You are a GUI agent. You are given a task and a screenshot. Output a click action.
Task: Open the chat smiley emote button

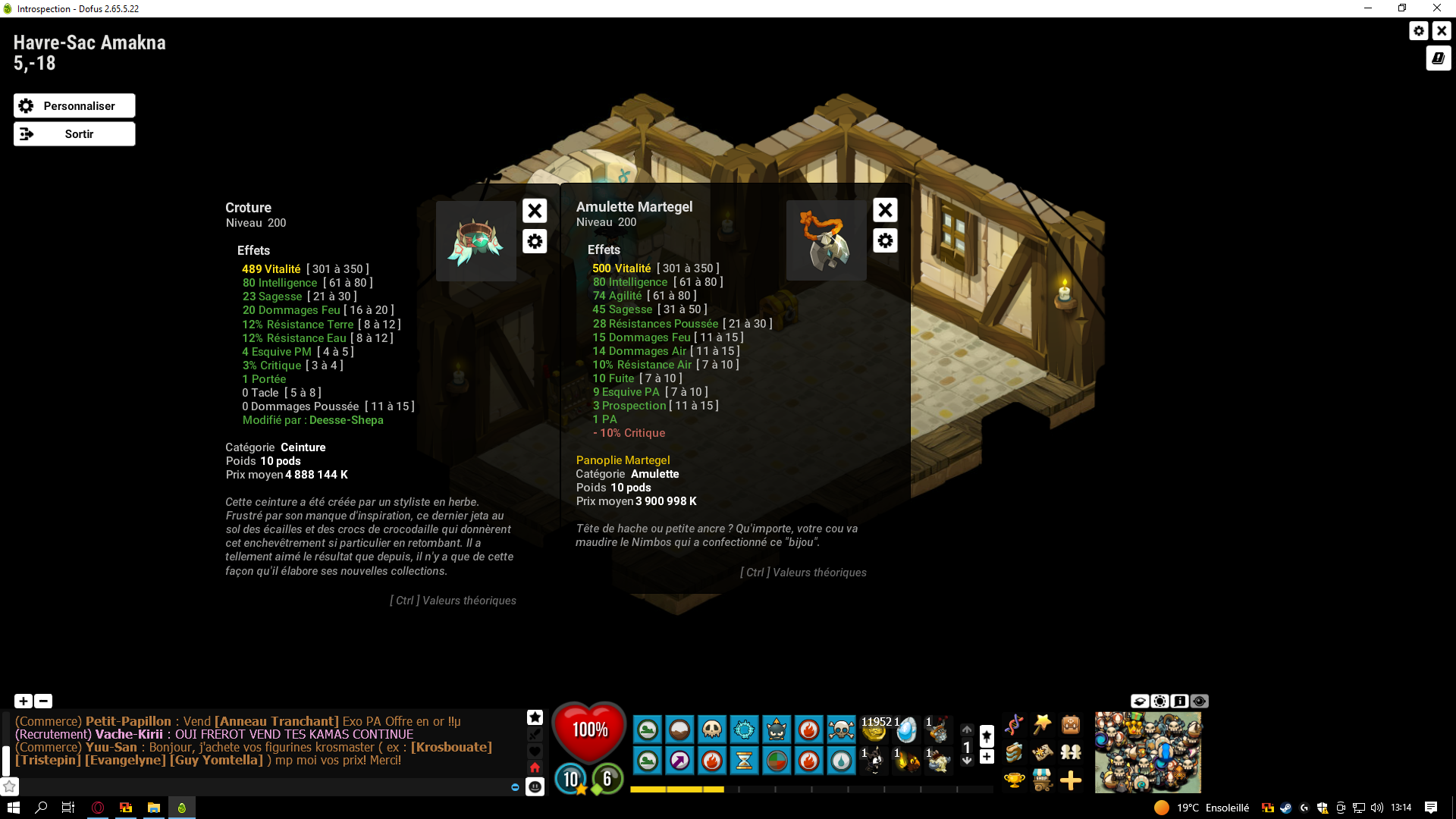pyautogui.click(x=535, y=786)
